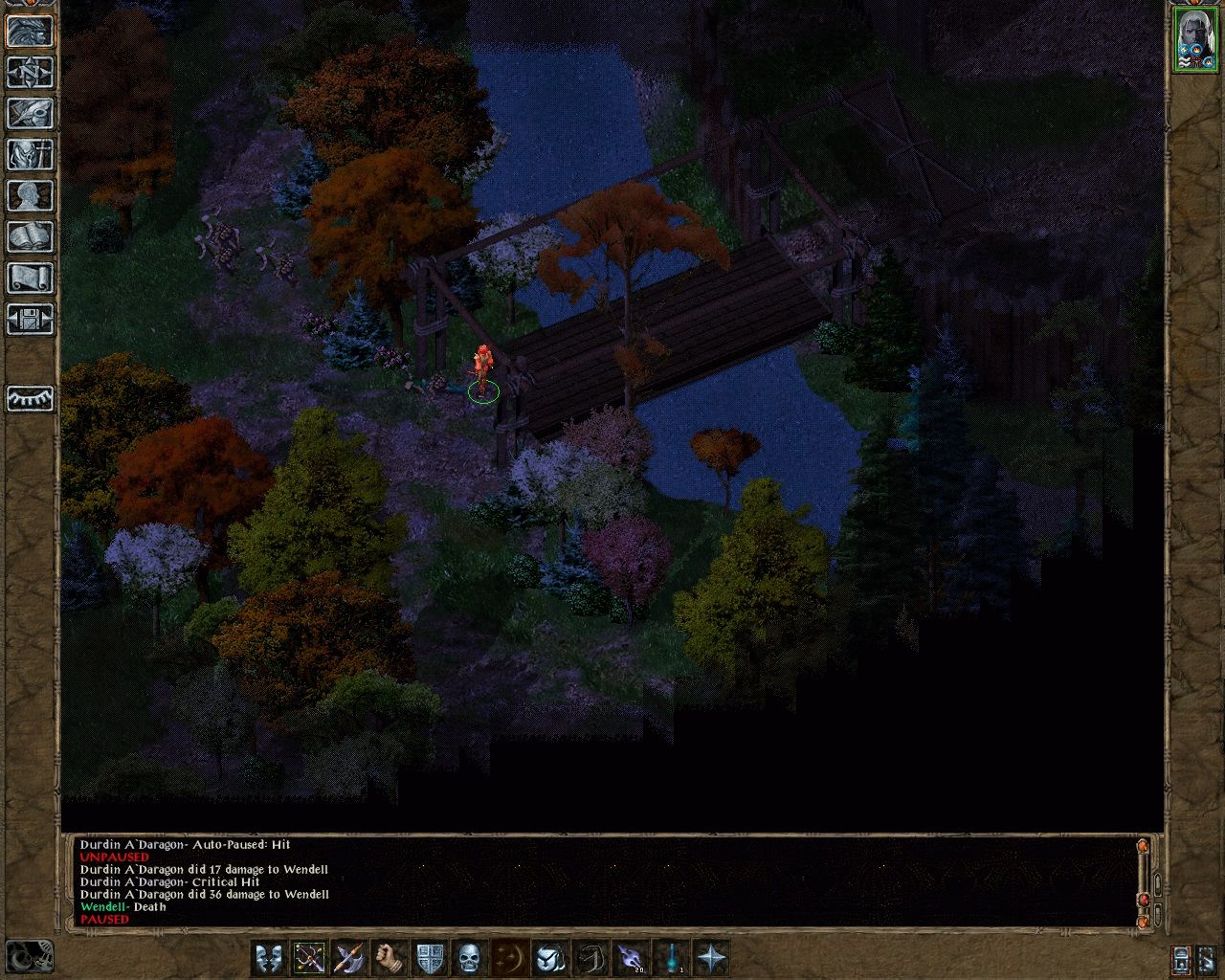Open the character record head silhouette
This screenshot has width=1225, height=980.
[x=30, y=195]
